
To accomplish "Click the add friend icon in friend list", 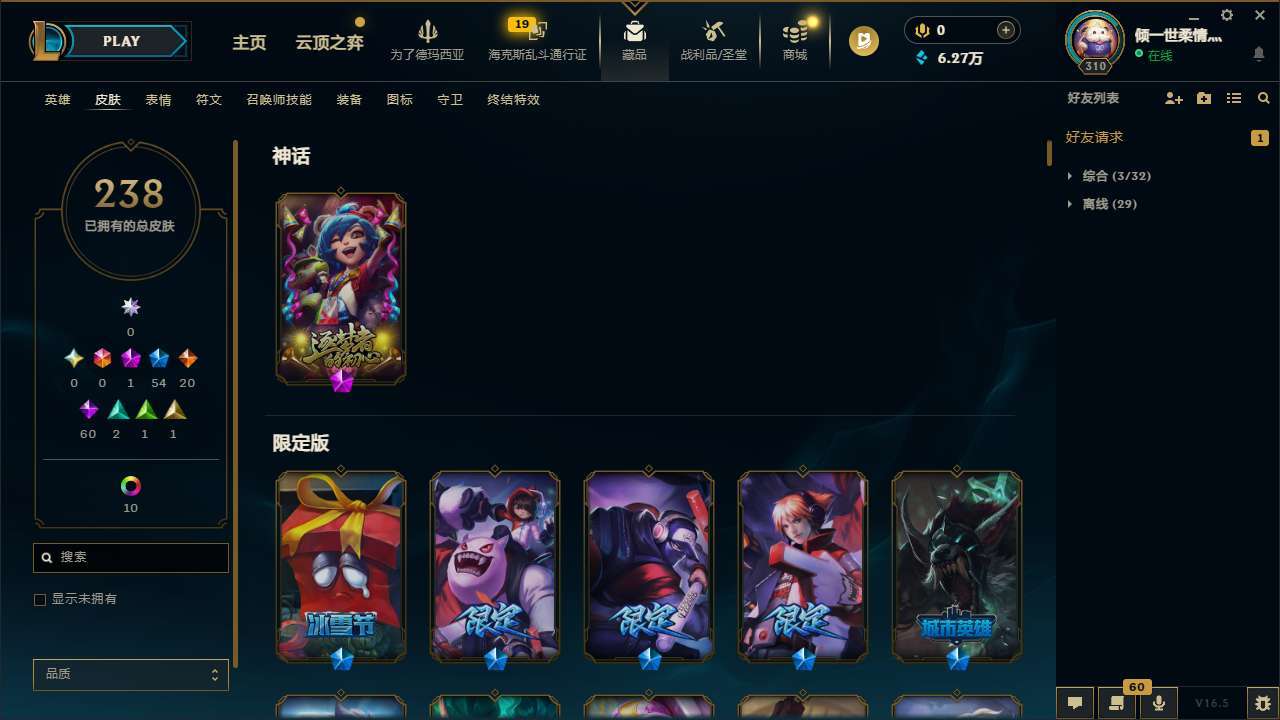I will point(1172,98).
